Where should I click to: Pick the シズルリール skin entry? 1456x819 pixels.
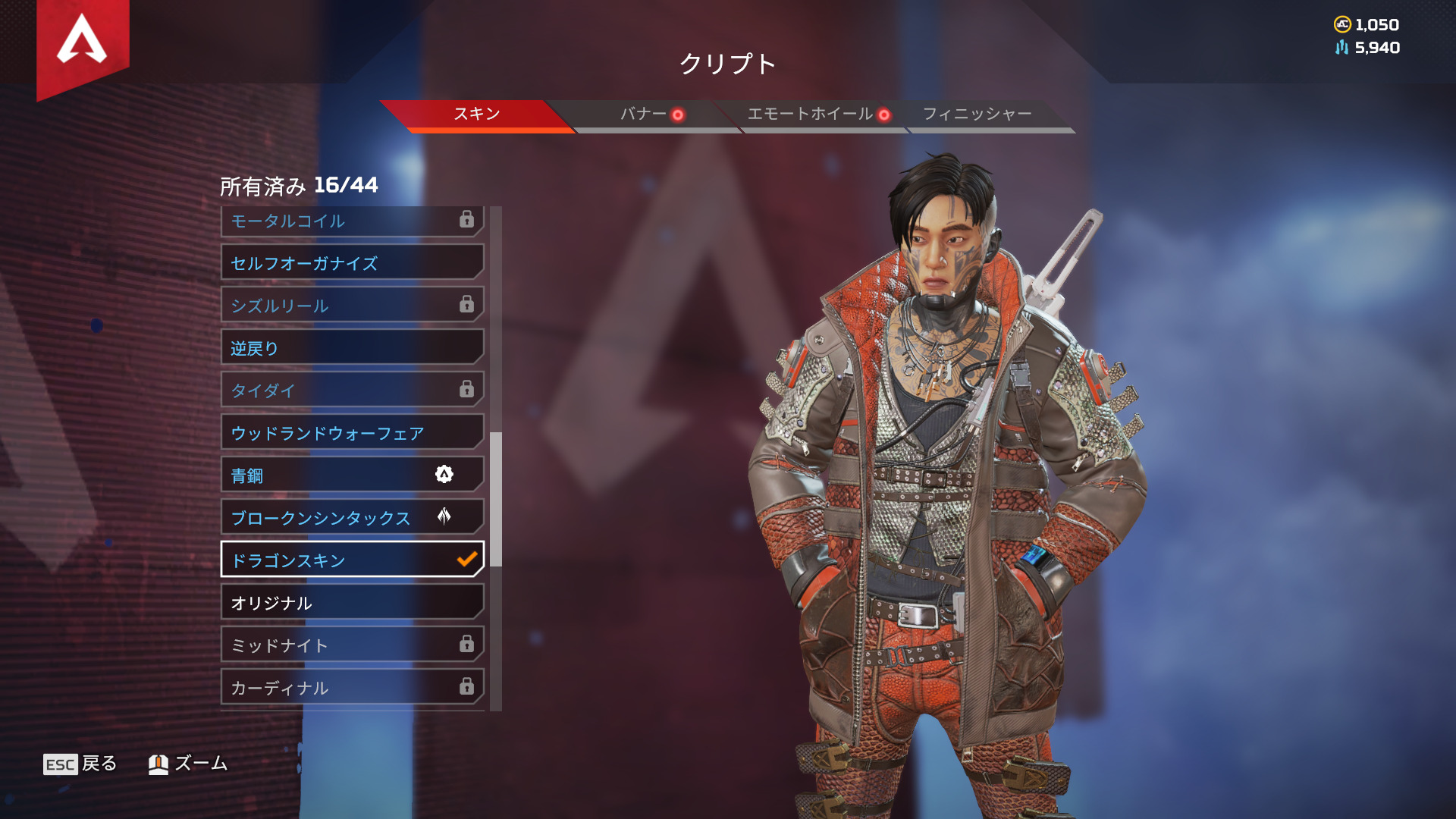(352, 306)
